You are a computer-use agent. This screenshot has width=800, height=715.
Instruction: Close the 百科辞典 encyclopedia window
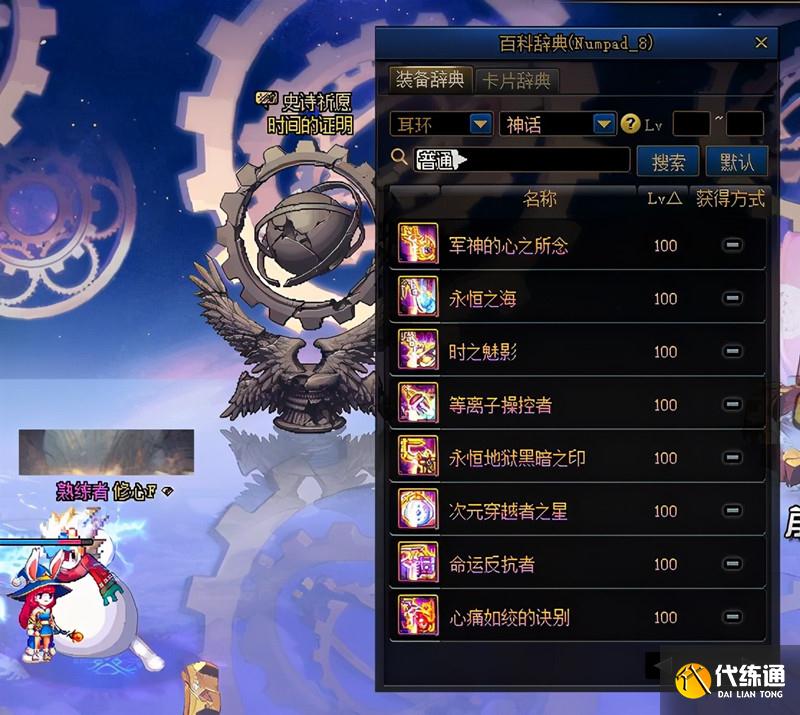[x=761, y=43]
